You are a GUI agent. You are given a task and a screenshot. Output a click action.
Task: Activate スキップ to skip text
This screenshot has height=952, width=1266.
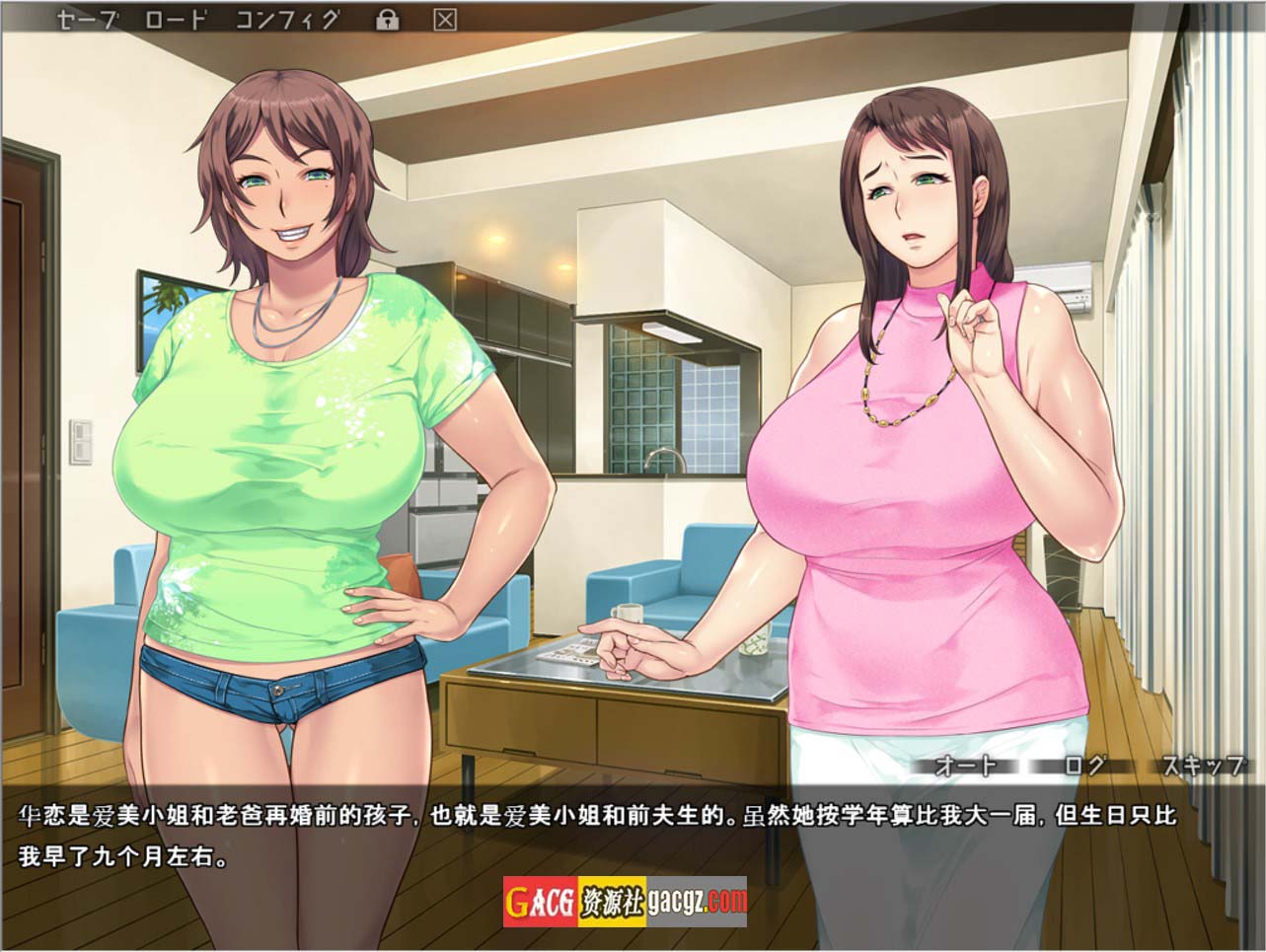coord(1202,766)
